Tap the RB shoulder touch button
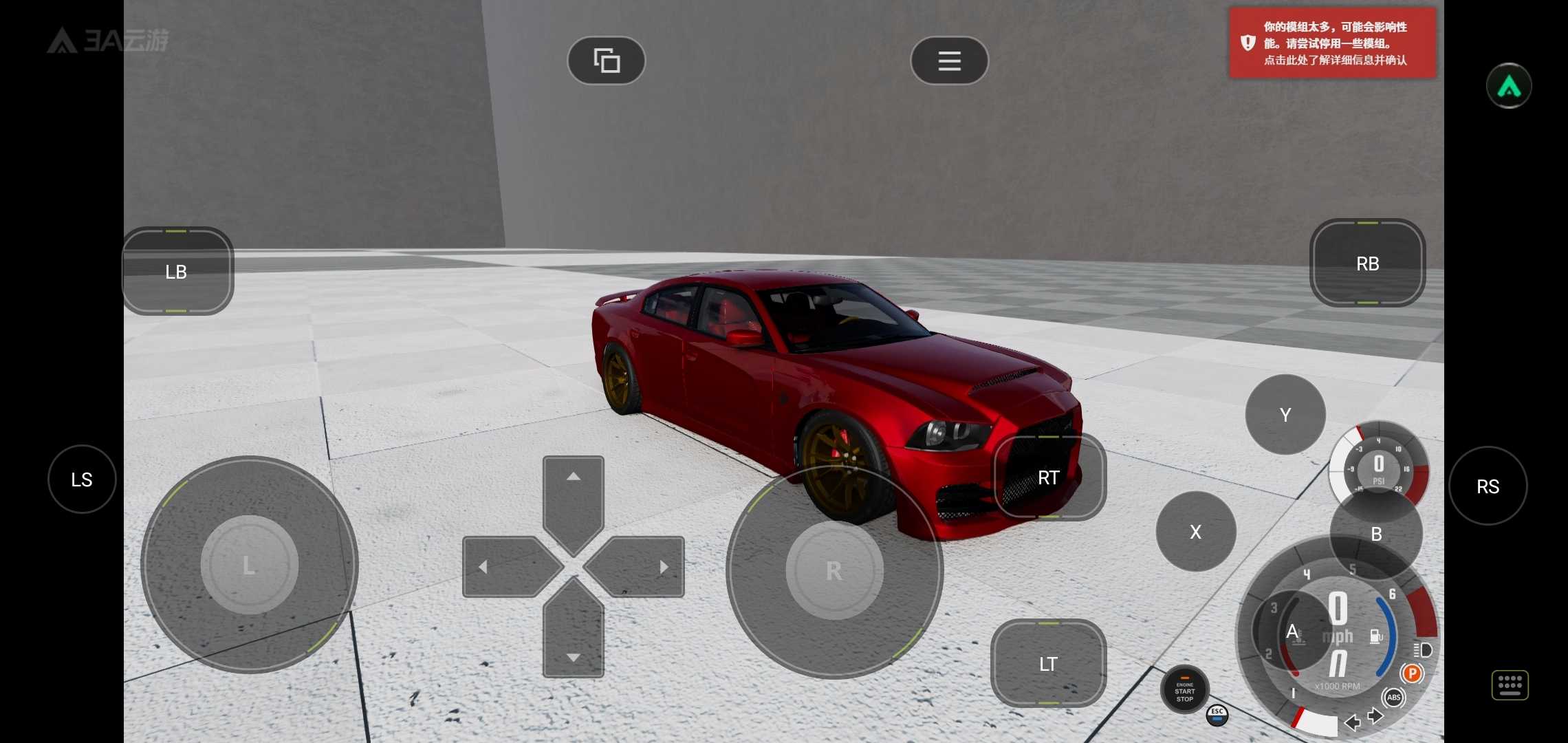This screenshot has height=743, width=1568. tap(1367, 263)
